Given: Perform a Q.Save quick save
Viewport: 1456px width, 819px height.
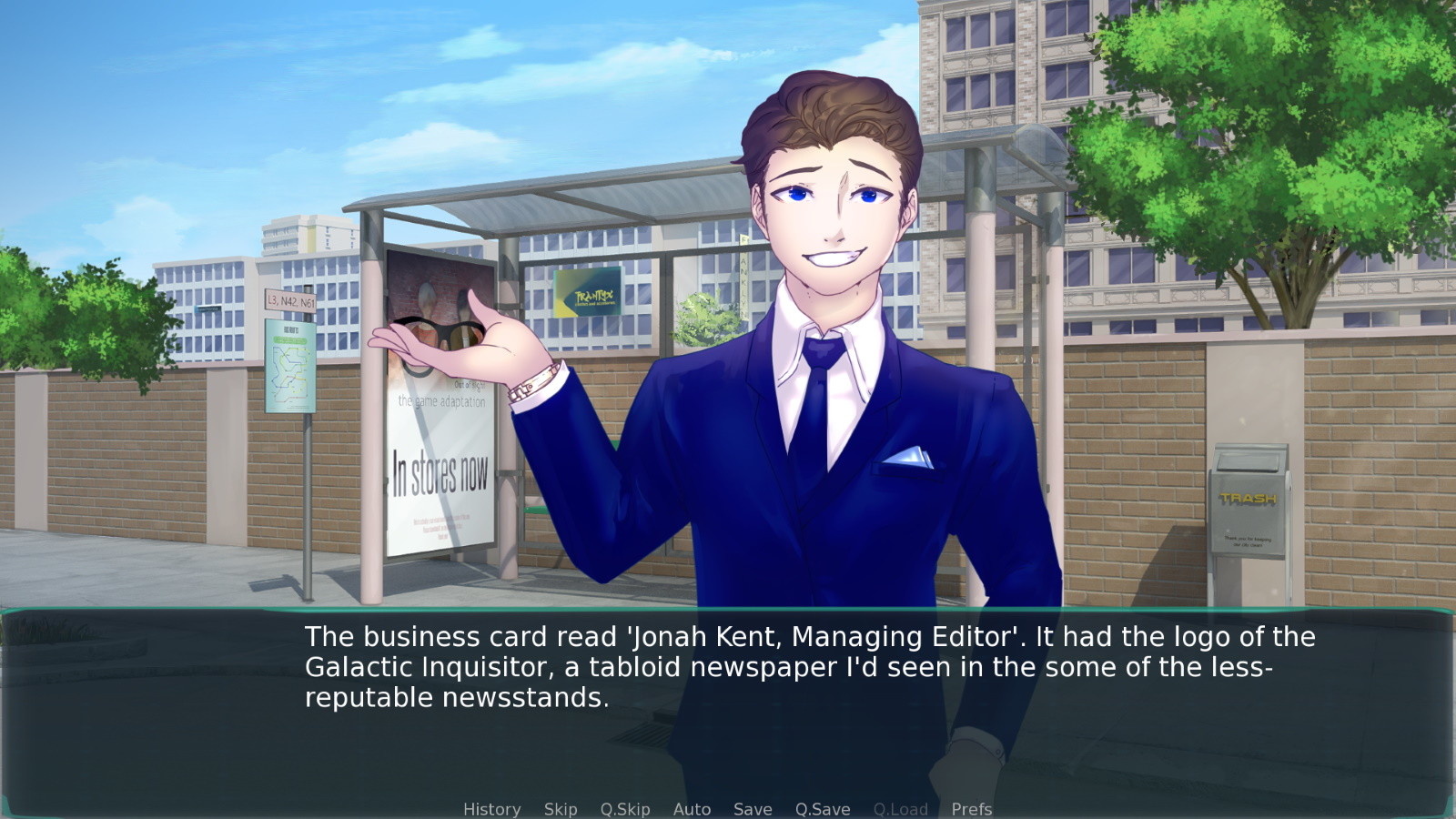Looking at the screenshot, I should click(821, 809).
